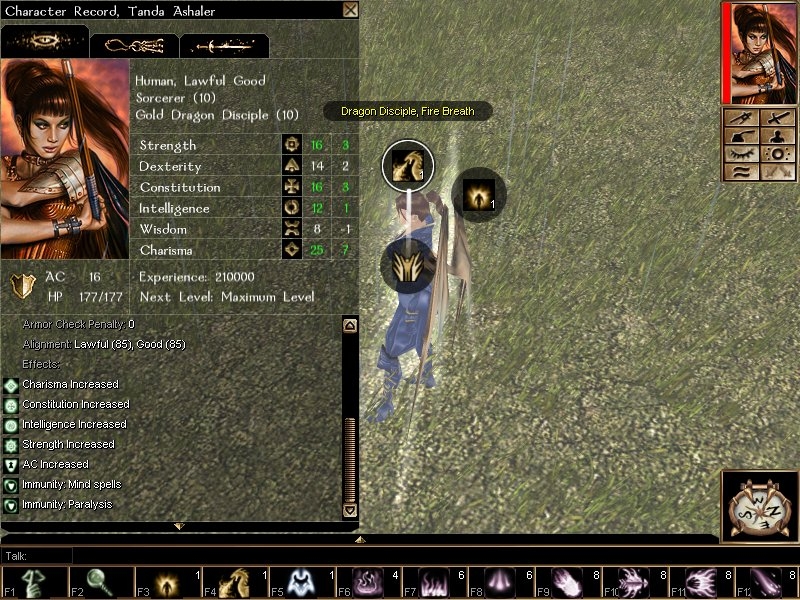Choose the claw-shaped radial icon below
The width and height of the screenshot is (800, 600).
407,266
